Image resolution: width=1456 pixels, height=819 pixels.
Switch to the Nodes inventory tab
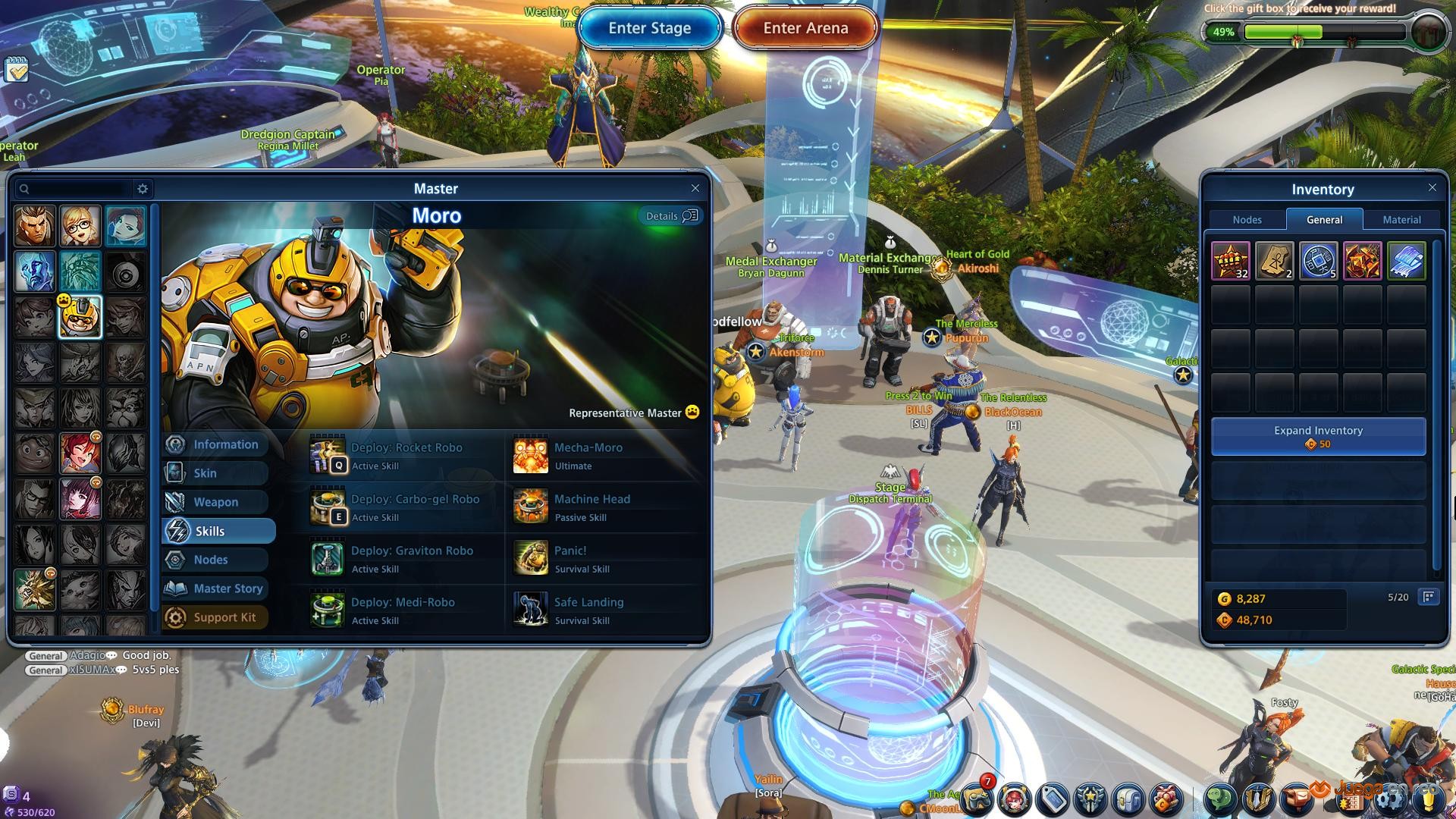pyautogui.click(x=1247, y=220)
